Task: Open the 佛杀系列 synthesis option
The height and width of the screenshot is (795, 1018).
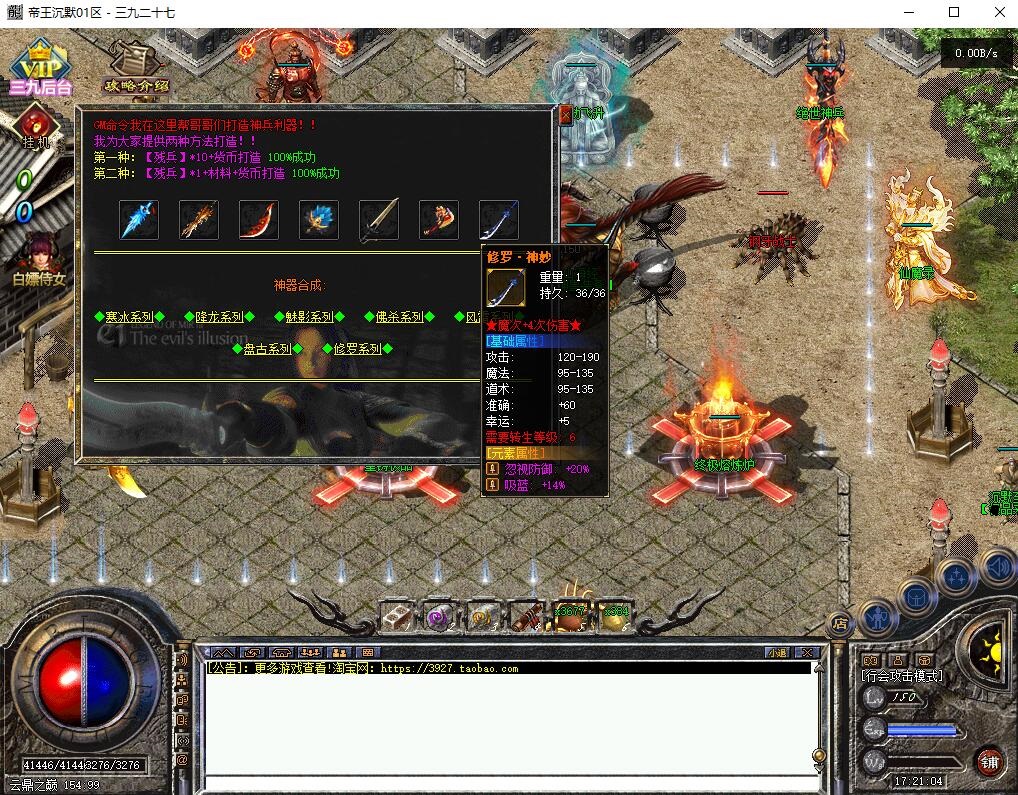Action: click(399, 317)
